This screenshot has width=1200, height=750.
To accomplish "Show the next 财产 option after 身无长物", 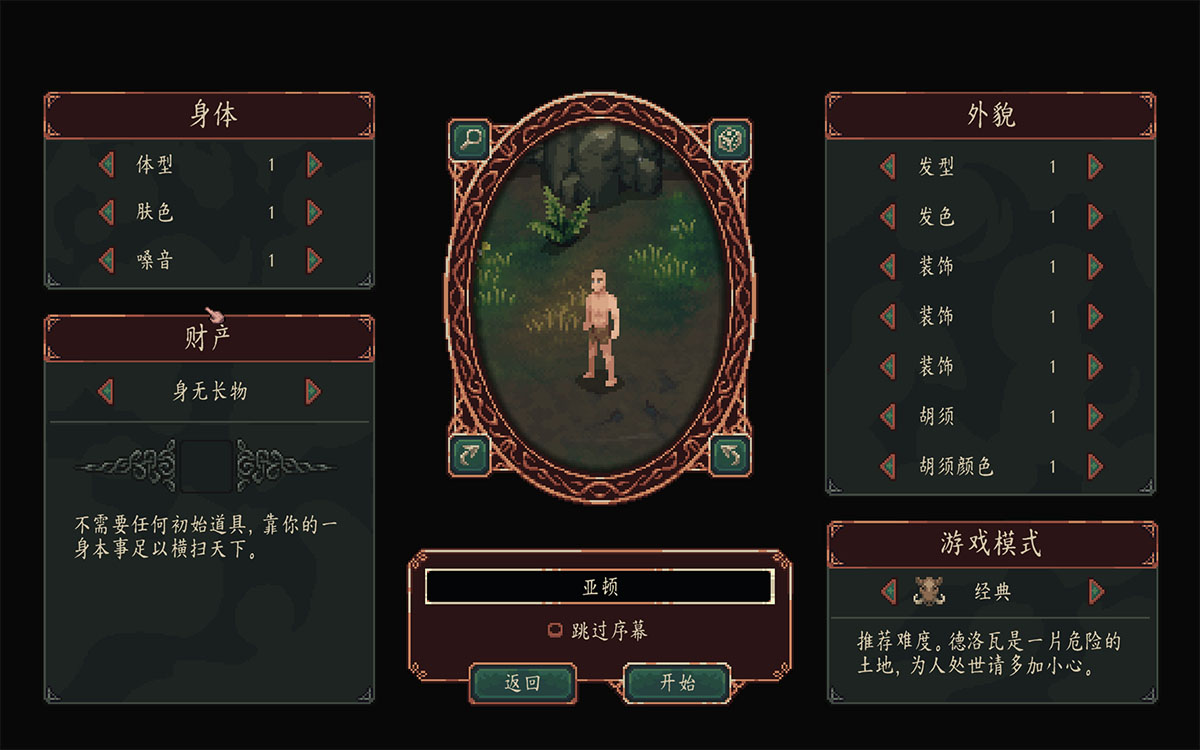I will coord(314,391).
